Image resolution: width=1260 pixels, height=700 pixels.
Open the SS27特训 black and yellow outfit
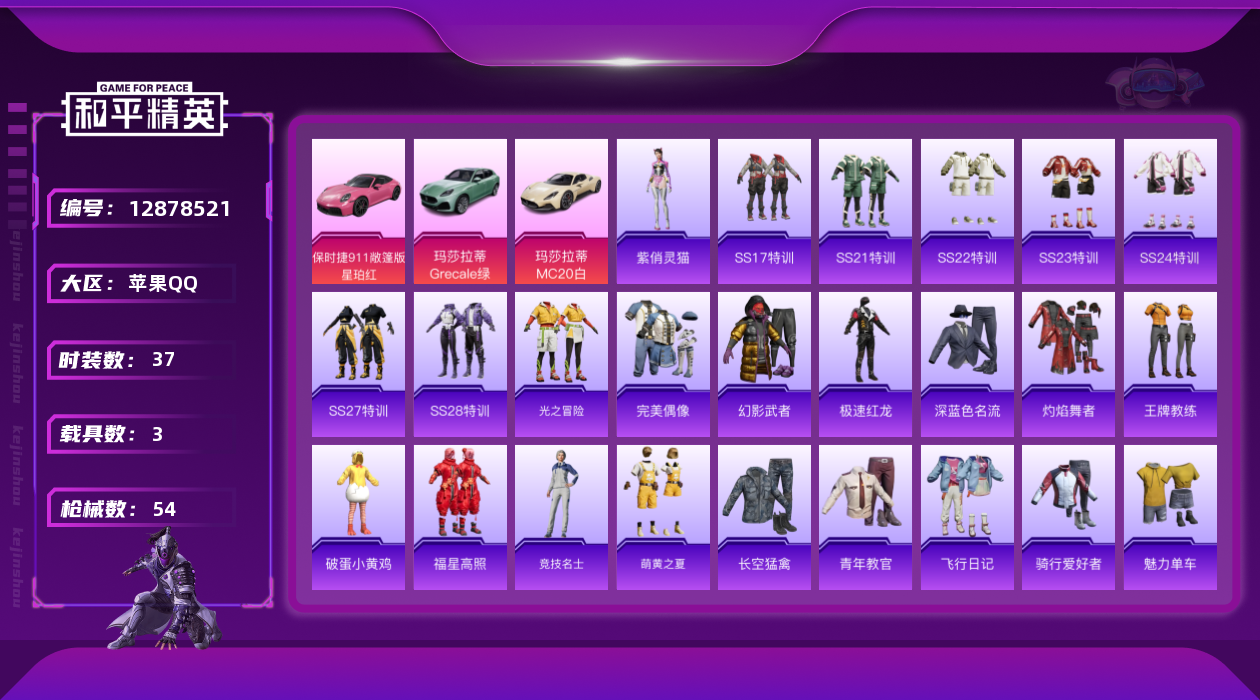click(358, 364)
